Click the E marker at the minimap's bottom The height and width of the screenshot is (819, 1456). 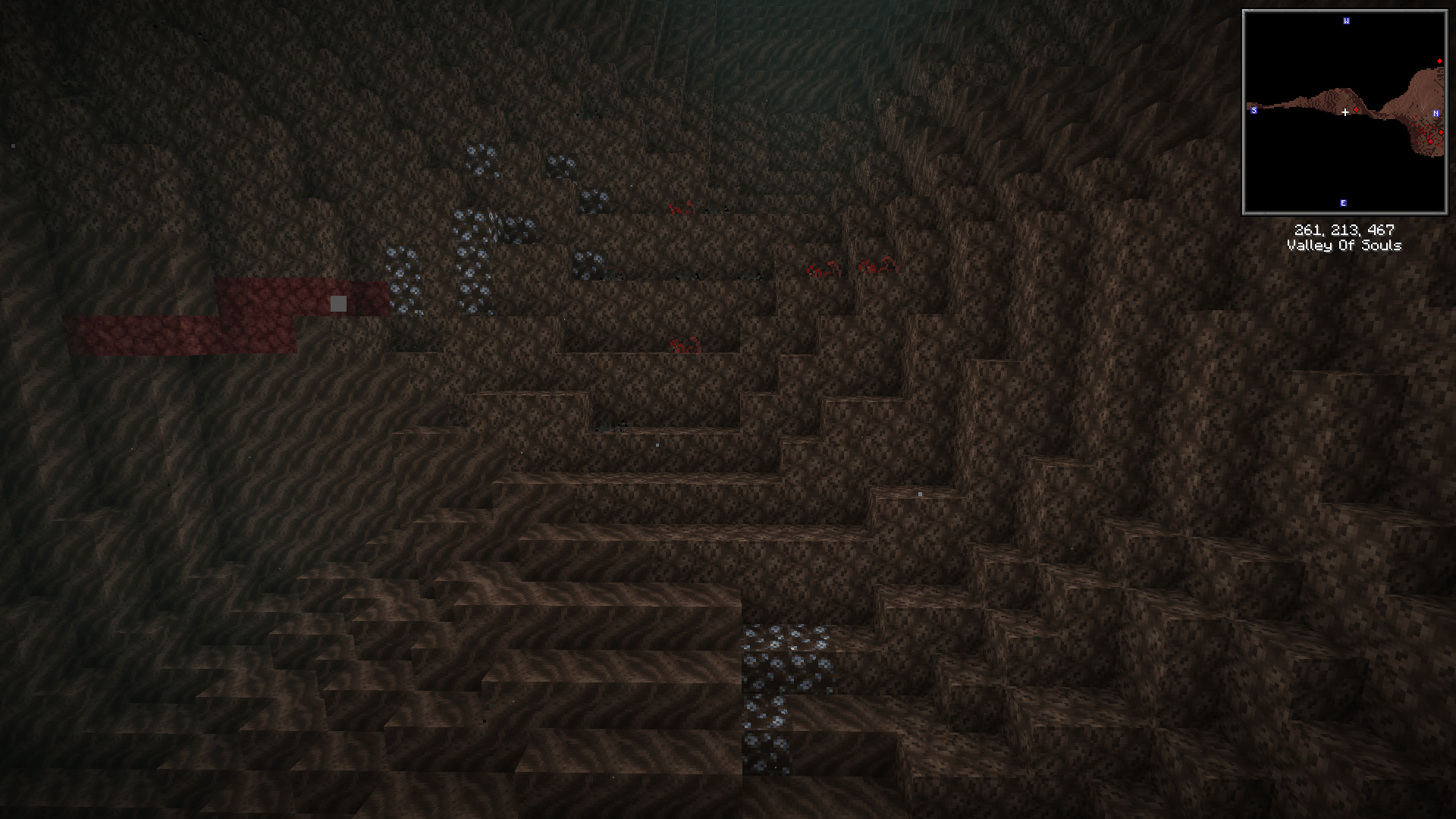(1342, 202)
